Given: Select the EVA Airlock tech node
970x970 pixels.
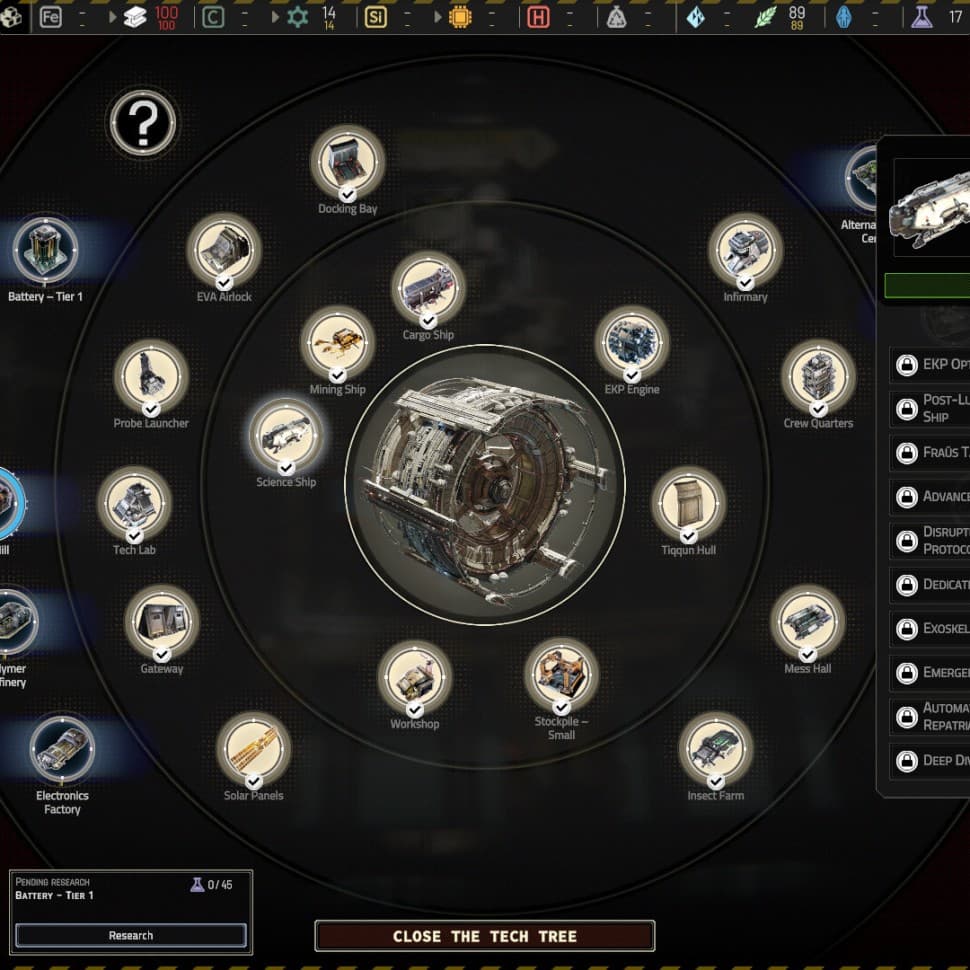Looking at the screenshot, I should pos(224,250).
